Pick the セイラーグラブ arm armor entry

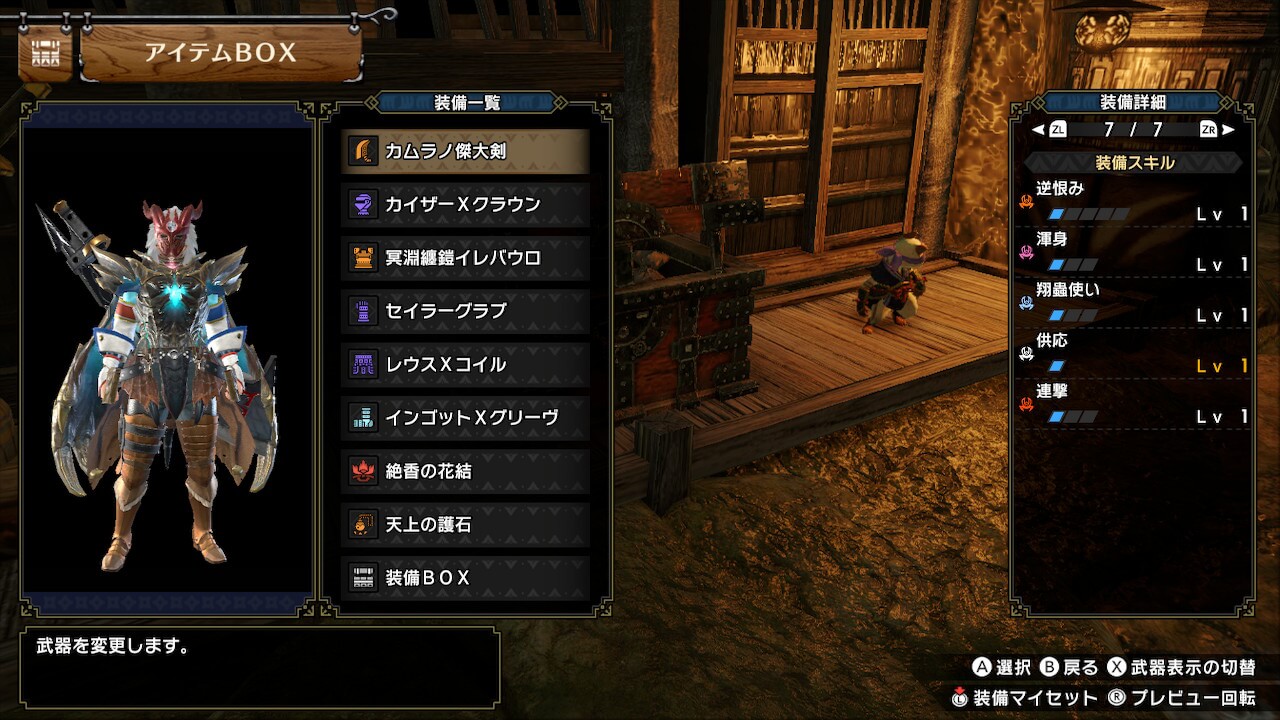[465, 311]
